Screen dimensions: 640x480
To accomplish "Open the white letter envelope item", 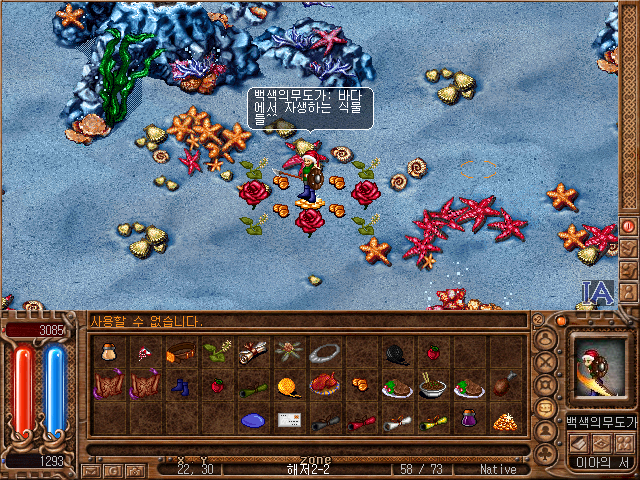I will click(289, 418).
